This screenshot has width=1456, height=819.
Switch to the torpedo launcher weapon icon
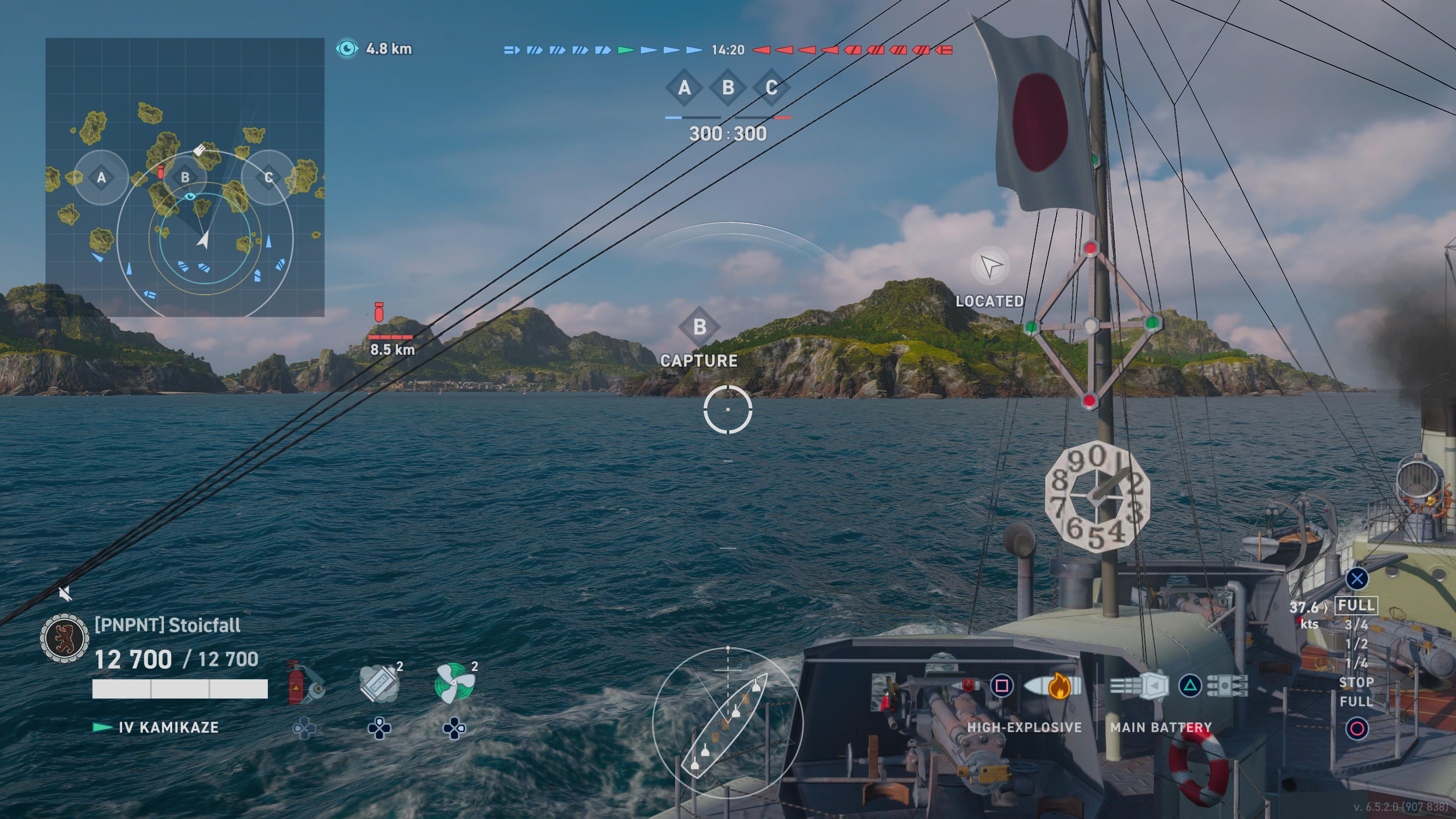1227,686
